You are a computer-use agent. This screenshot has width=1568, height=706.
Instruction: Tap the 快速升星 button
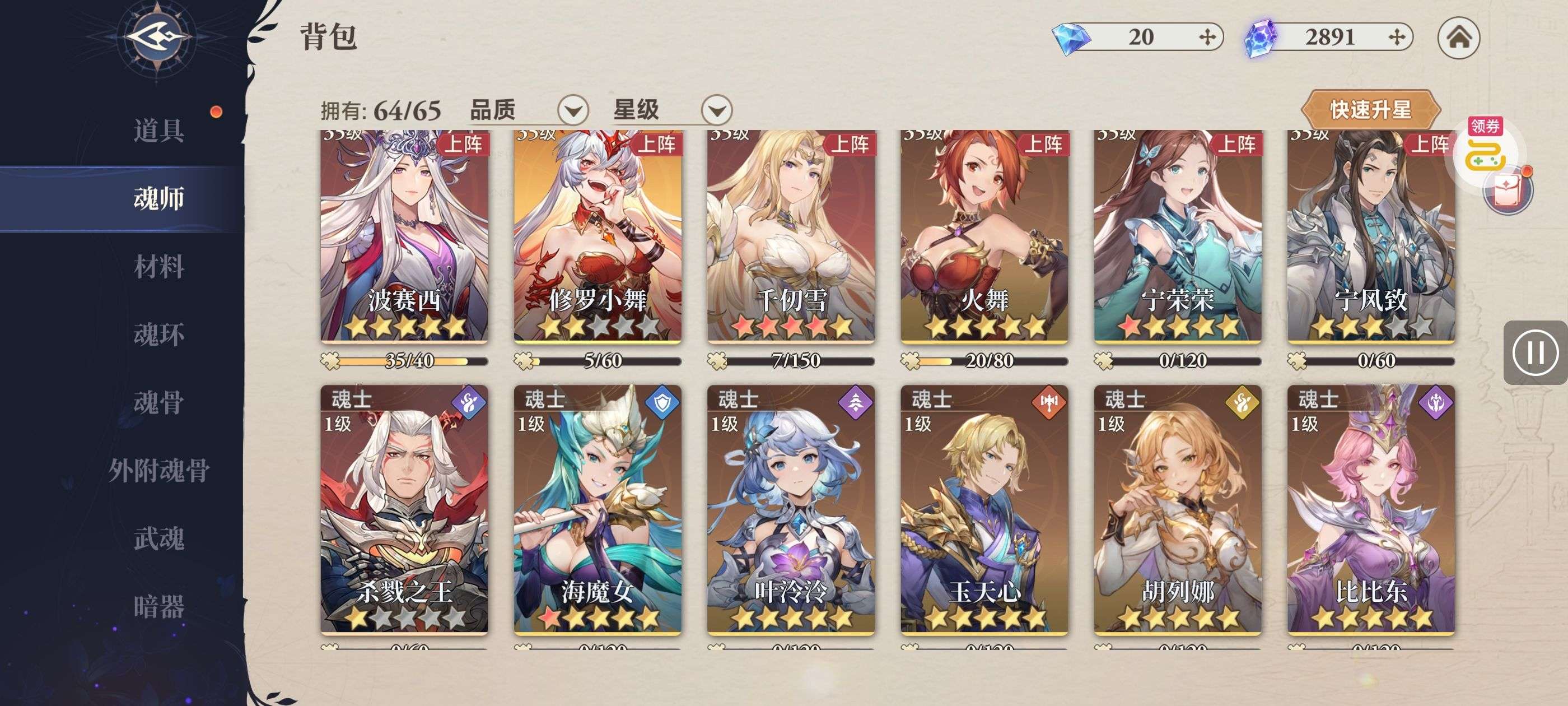click(1370, 110)
